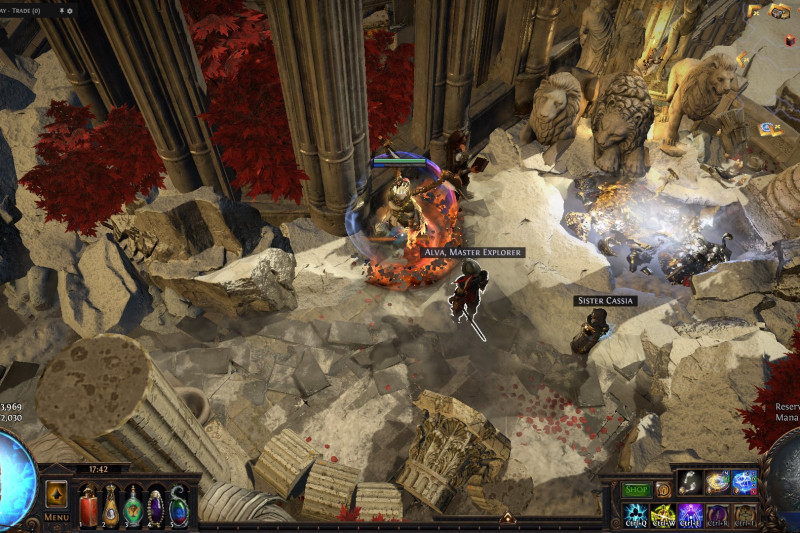Activate the Ctrl-W yellow aura skill
This screenshot has height=533, width=800.
tap(663, 514)
